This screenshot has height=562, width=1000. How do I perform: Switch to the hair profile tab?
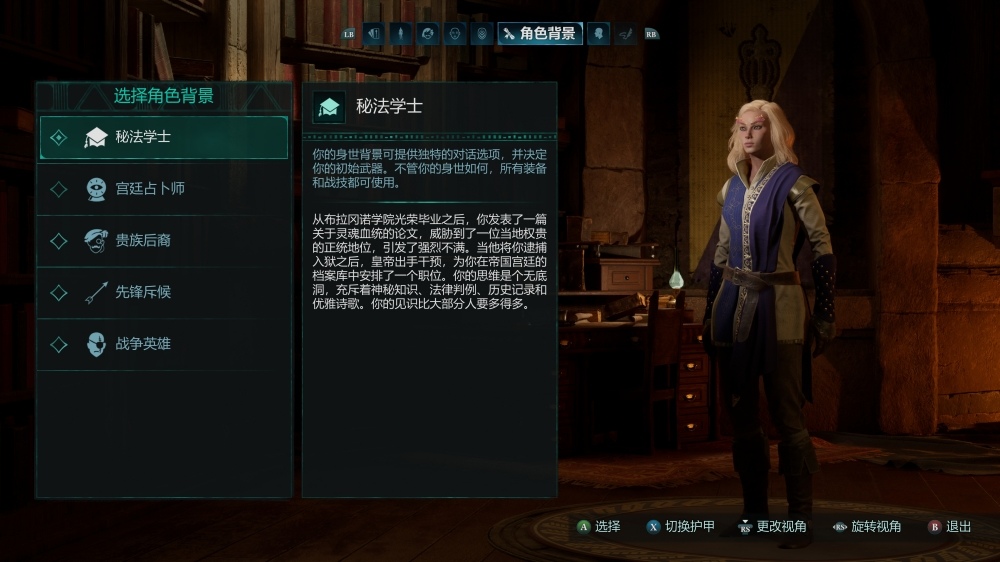click(428, 33)
